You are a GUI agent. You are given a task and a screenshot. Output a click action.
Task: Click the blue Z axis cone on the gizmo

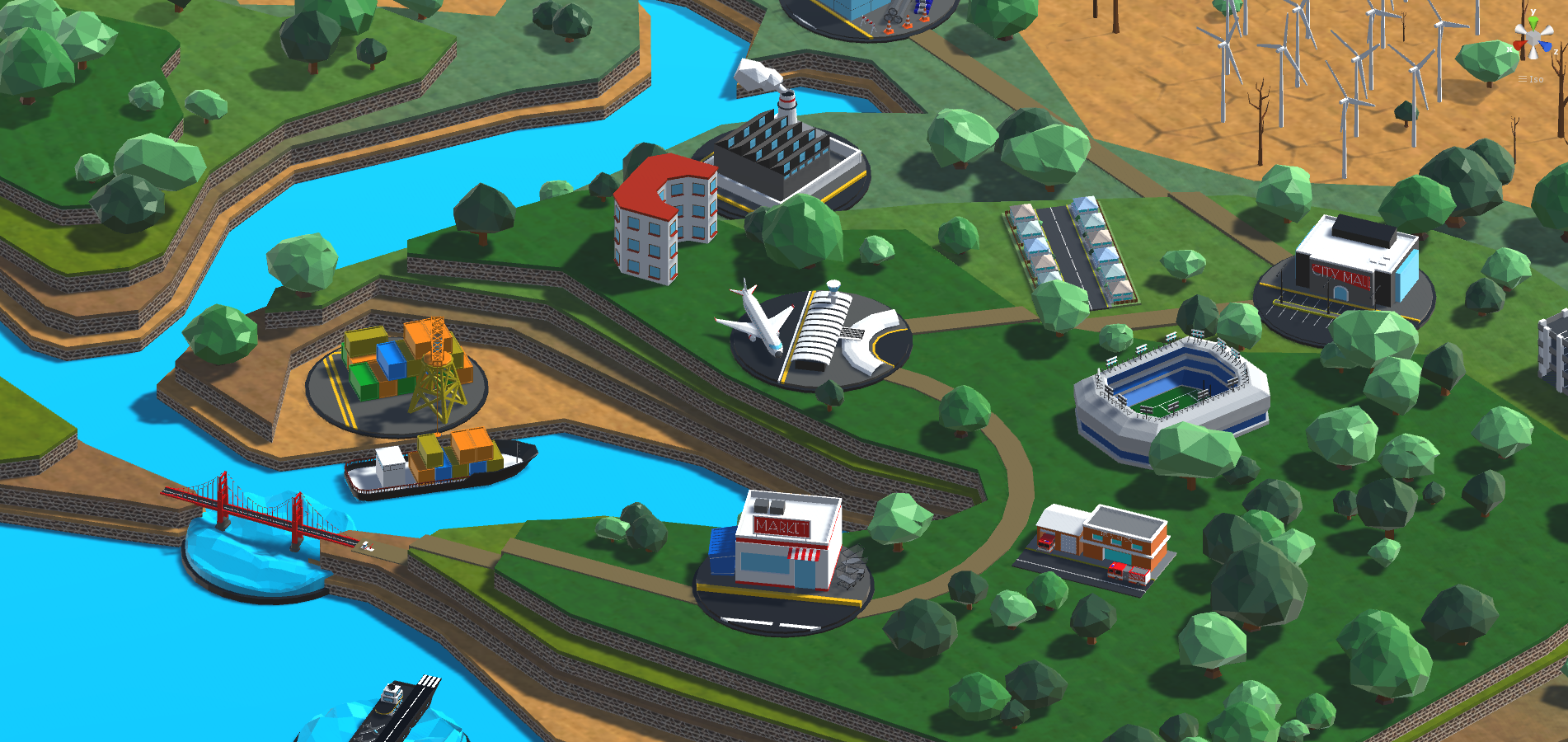(1547, 45)
